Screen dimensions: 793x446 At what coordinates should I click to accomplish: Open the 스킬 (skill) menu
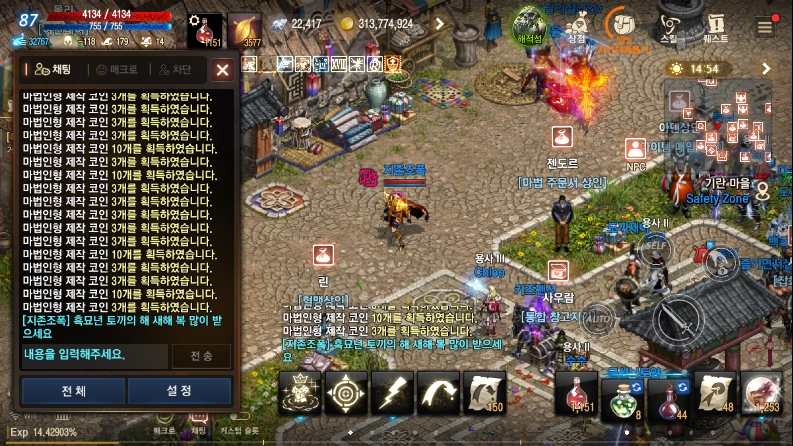668,24
